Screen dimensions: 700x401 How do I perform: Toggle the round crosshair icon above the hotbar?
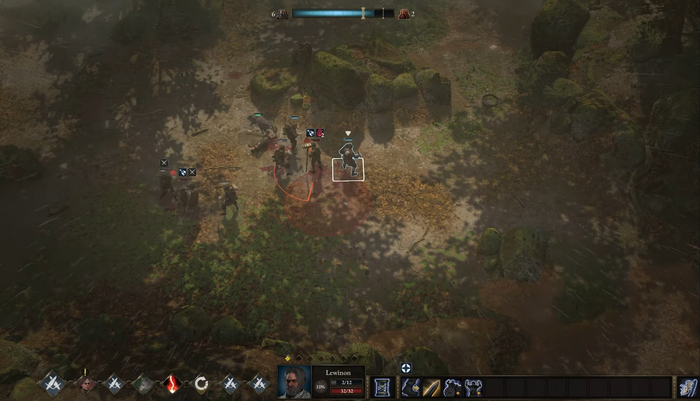[x=405, y=368]
